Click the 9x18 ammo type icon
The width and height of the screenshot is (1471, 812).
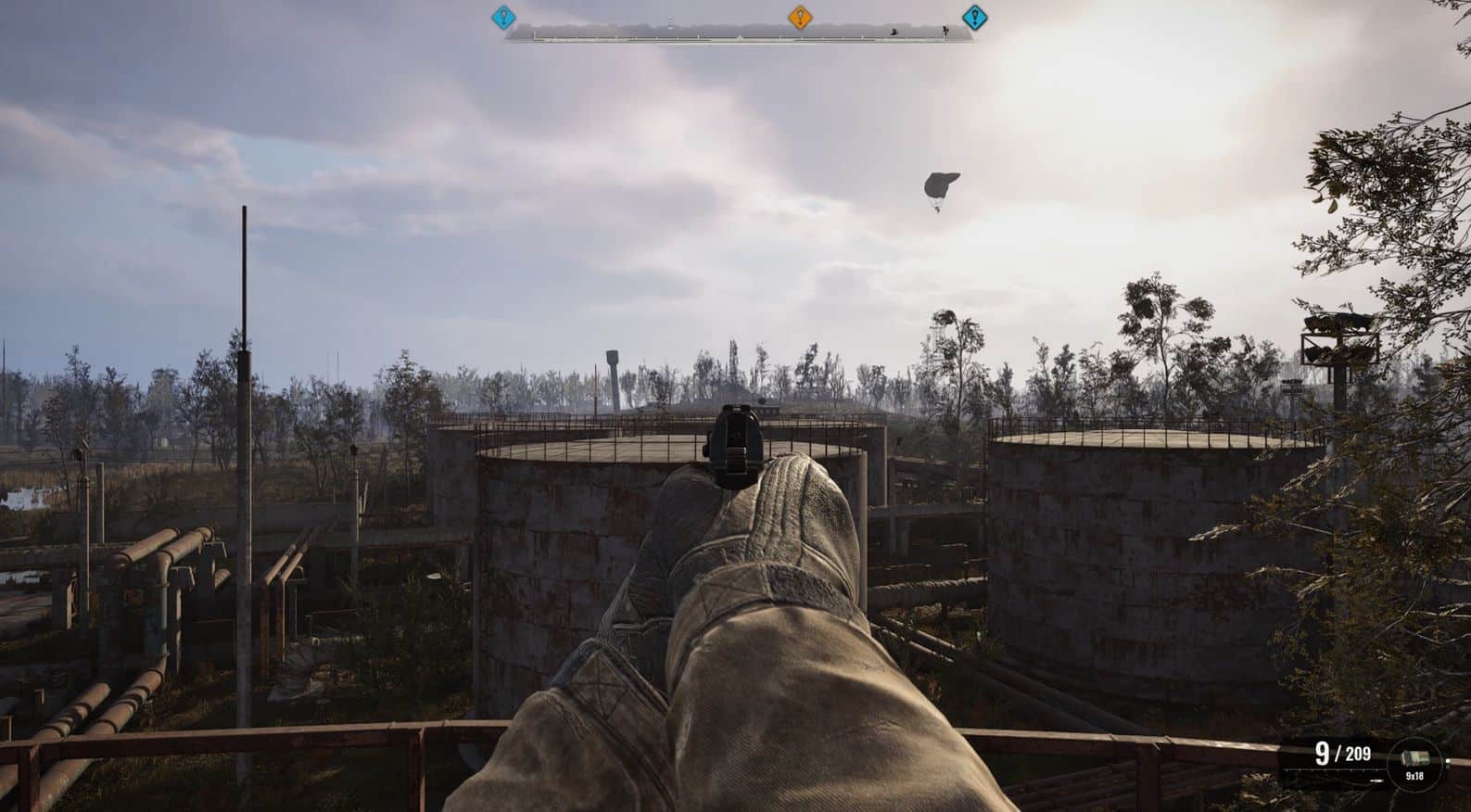1414,762
